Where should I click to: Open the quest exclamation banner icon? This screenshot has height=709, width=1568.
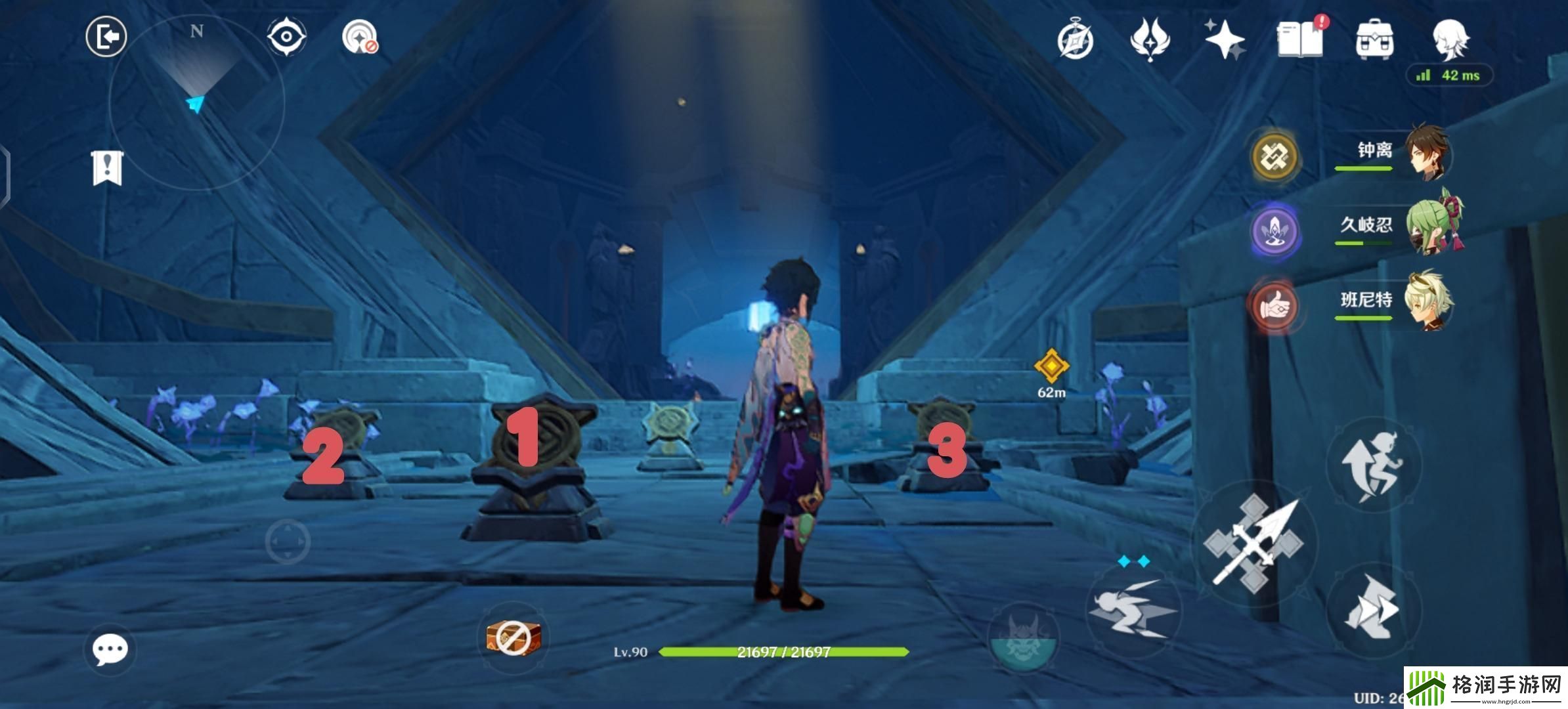click(x=107, y=168)
